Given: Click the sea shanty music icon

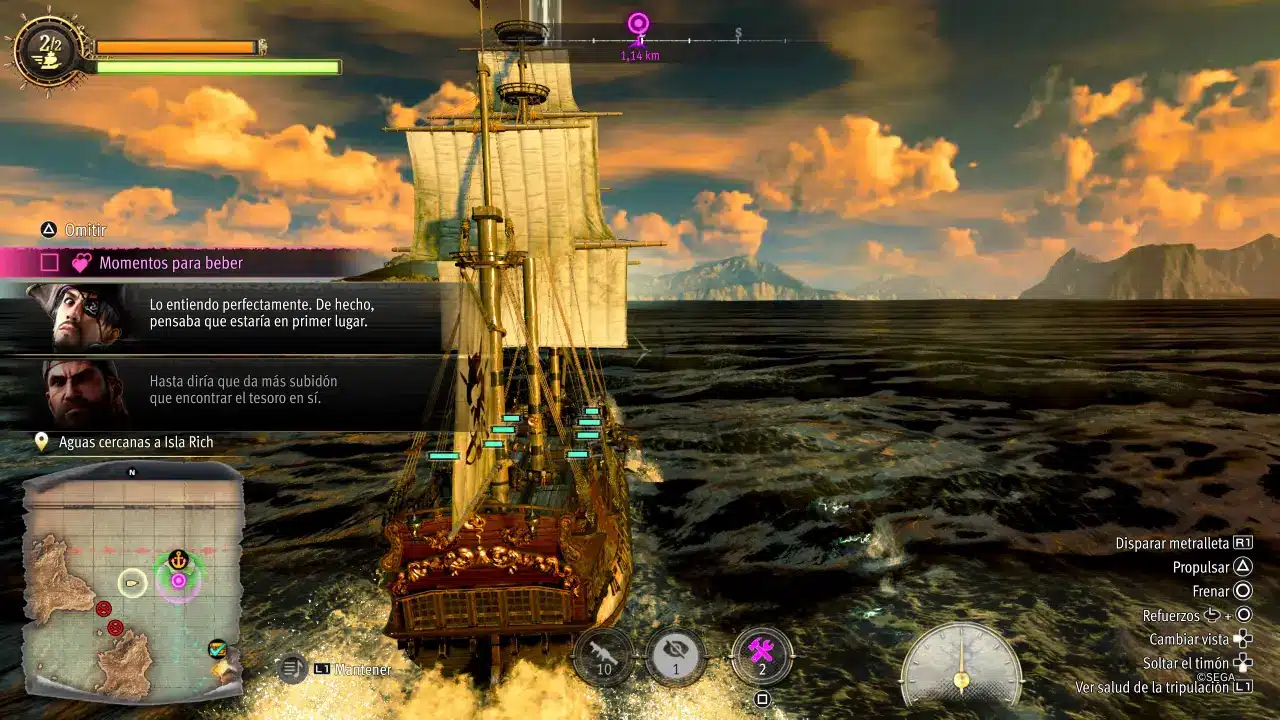Looking at the screenshot, I should [291, 668].
